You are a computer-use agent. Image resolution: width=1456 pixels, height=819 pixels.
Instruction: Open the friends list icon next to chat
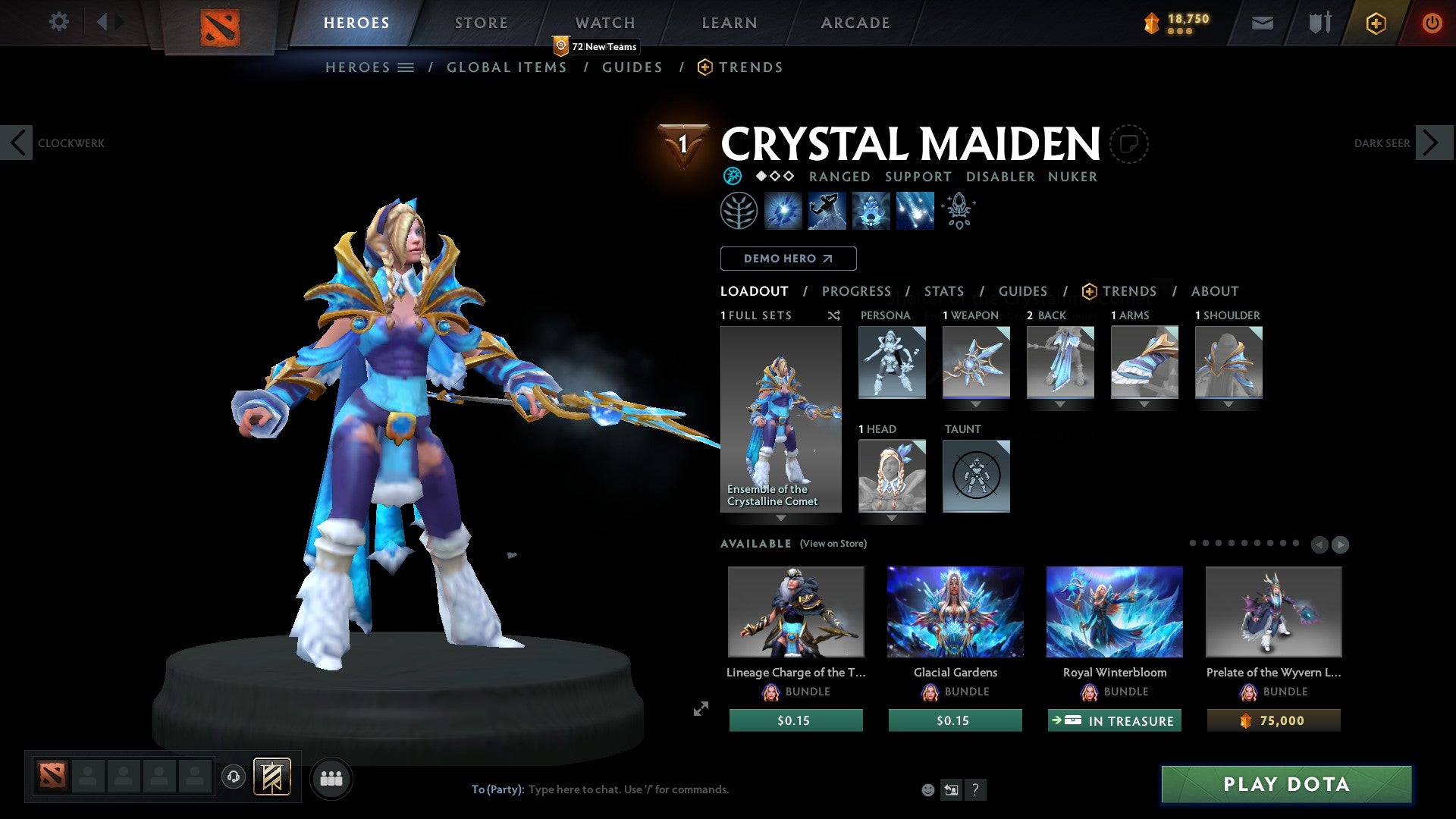point(331,778)
